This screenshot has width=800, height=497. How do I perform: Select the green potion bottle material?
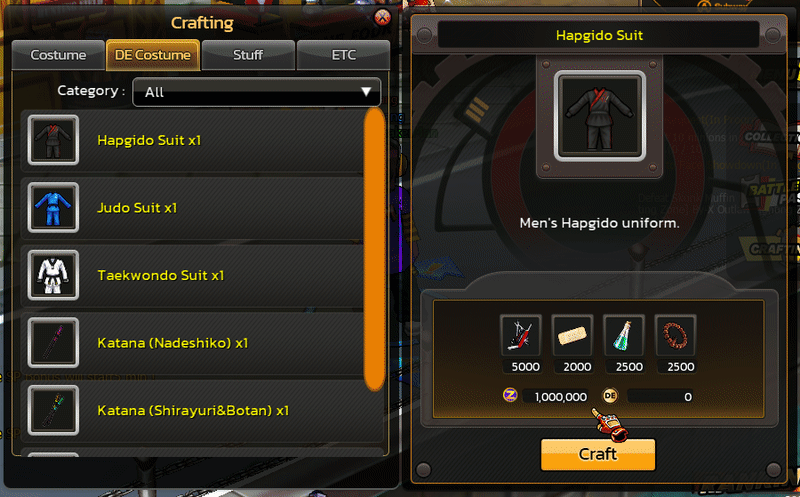tap(624, 335)
